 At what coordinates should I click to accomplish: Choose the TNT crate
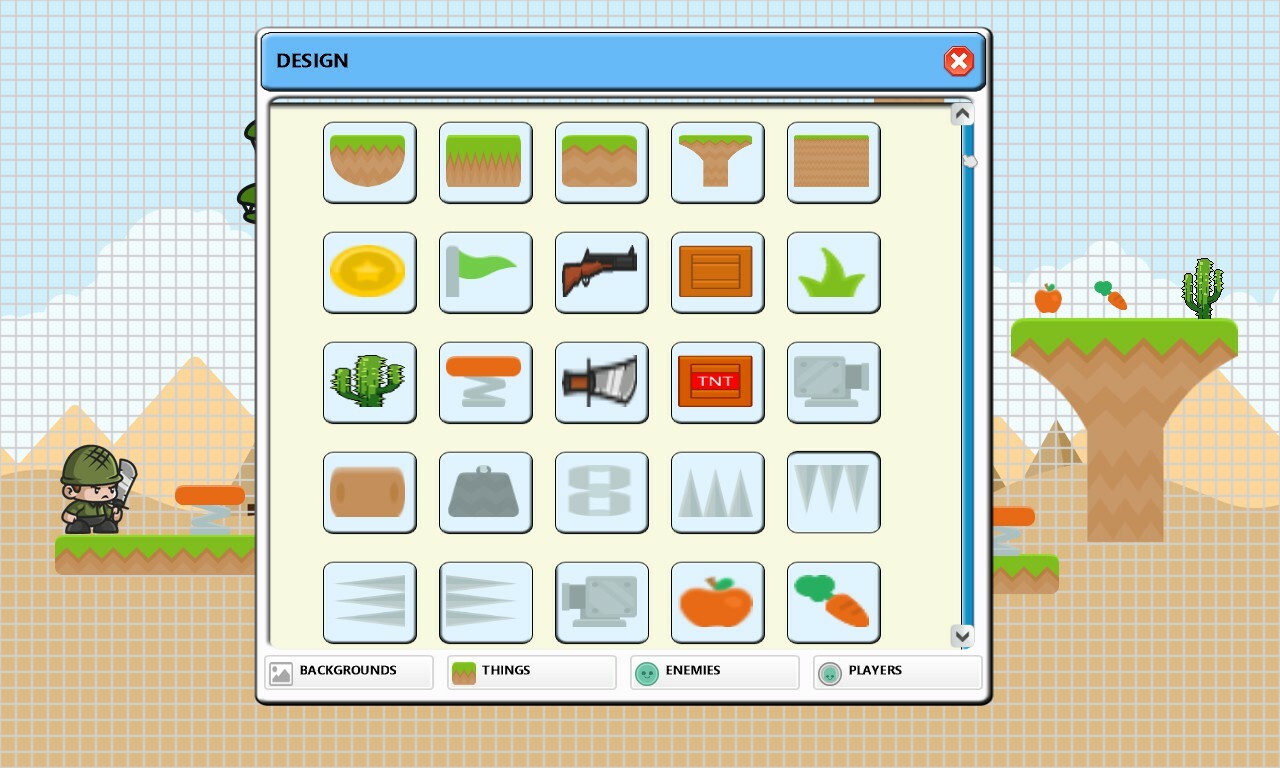click(717, 382)
